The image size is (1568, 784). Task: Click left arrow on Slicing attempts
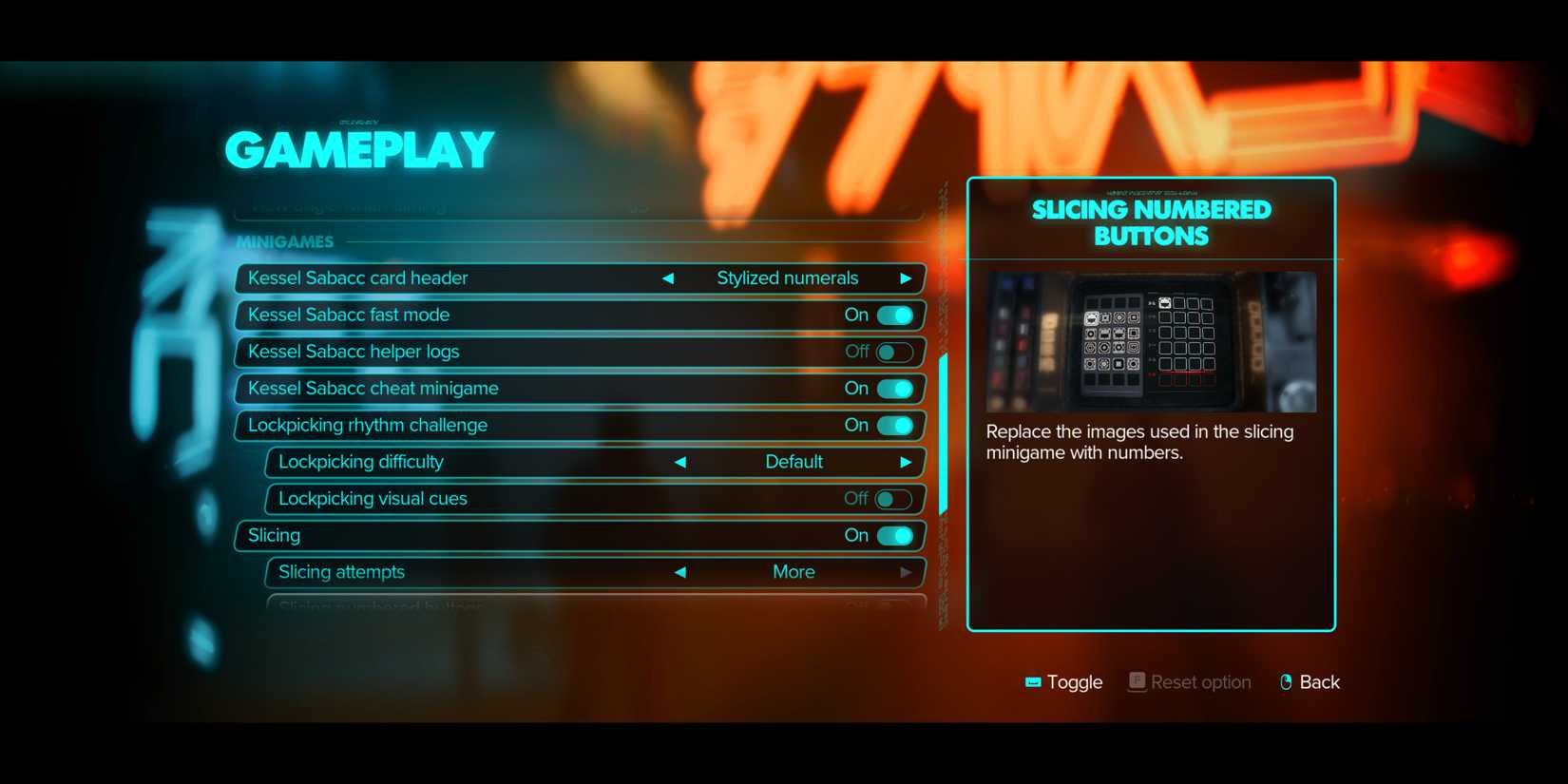click(681, 571)
